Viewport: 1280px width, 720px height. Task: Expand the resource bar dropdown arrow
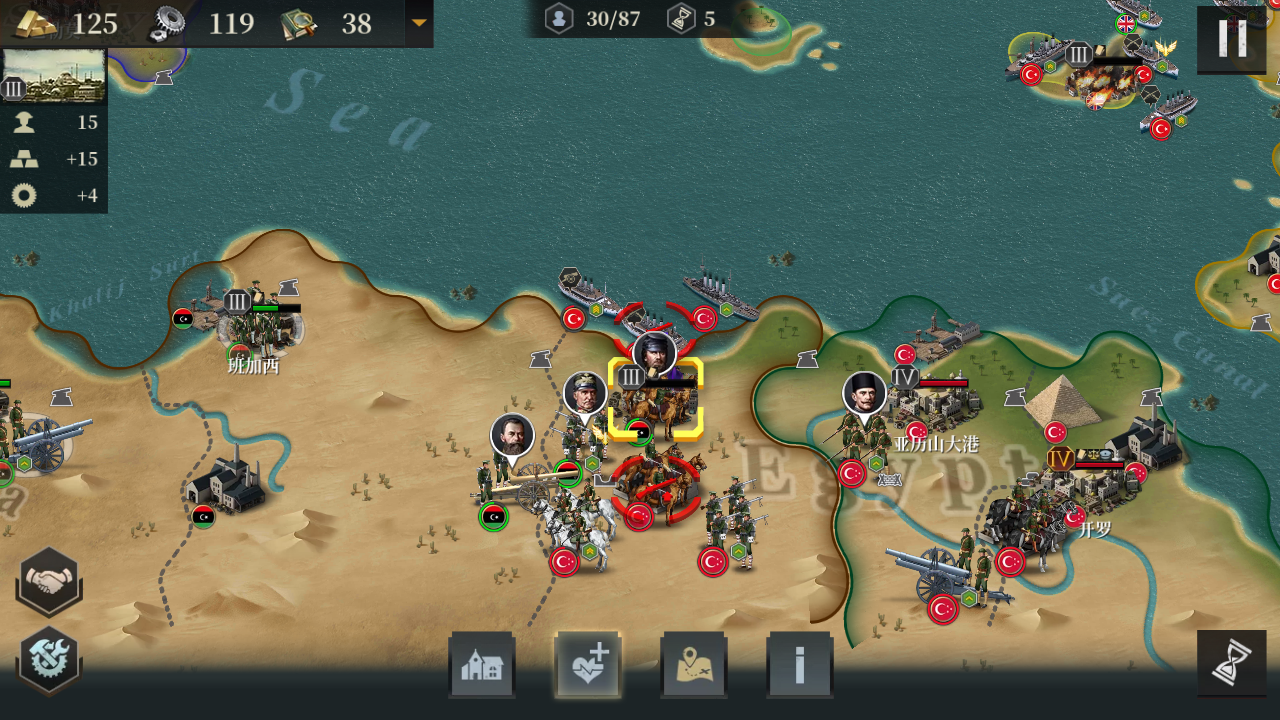419,23
